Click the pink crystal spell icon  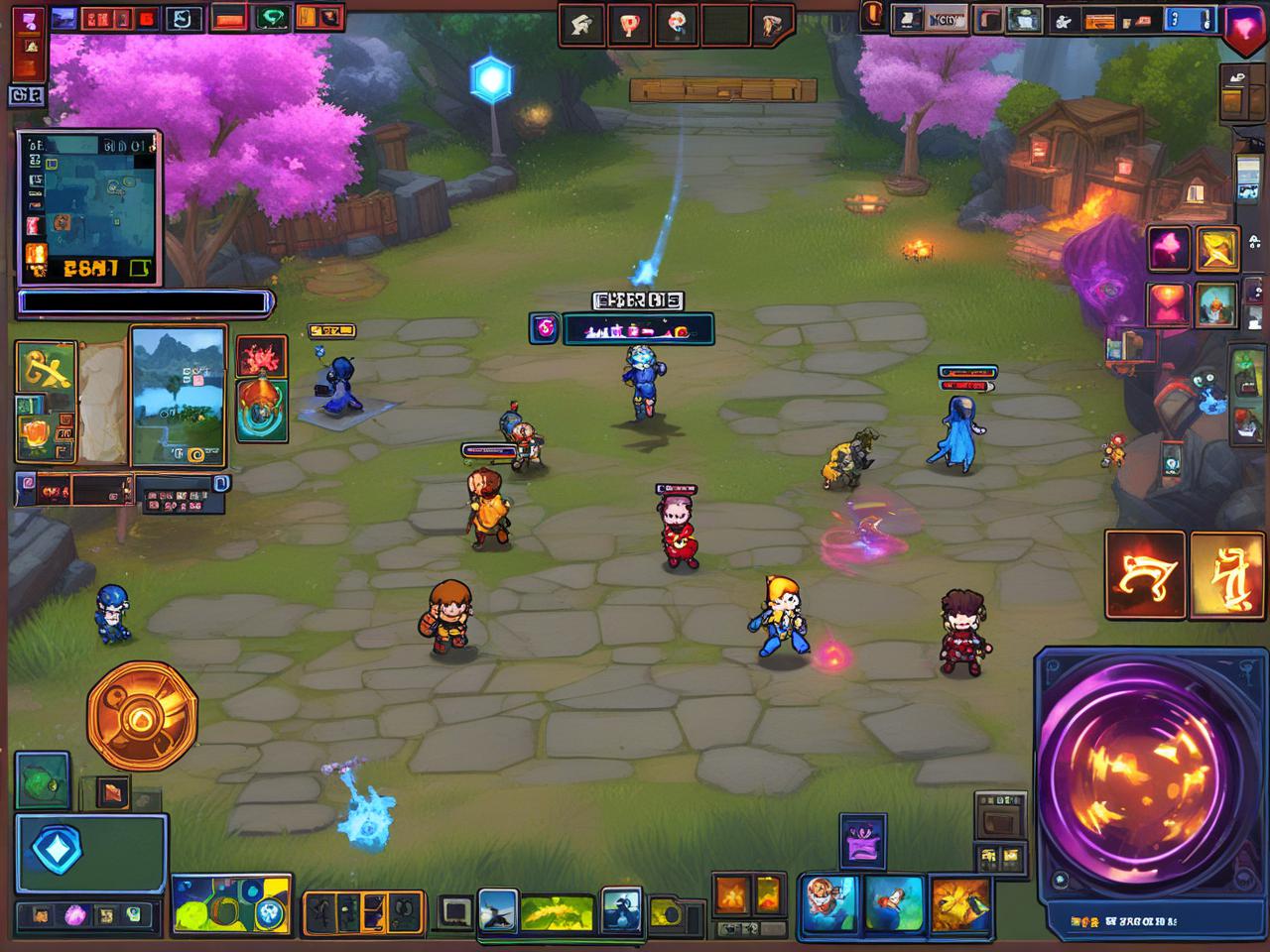(1169, 248)
